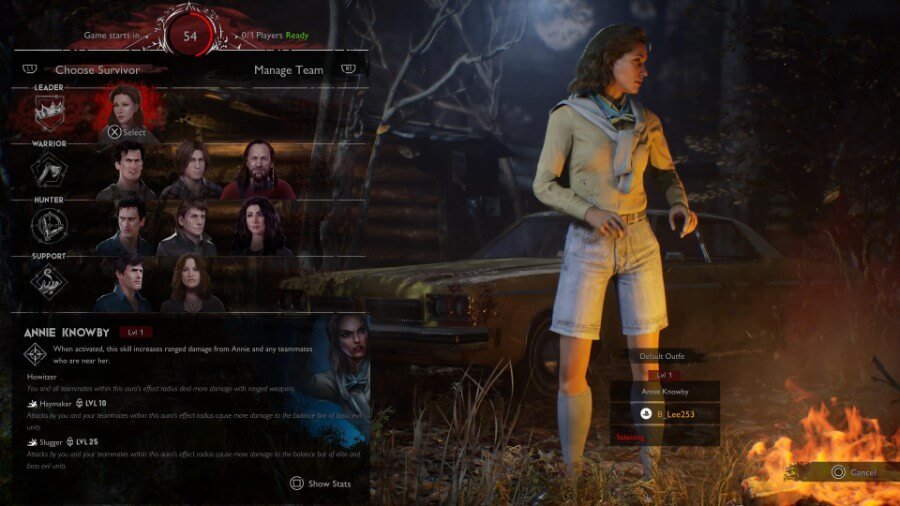Choose the Support class Ash portrait
Viewport: 900px width, 506px height.
(x=127, y=282)
